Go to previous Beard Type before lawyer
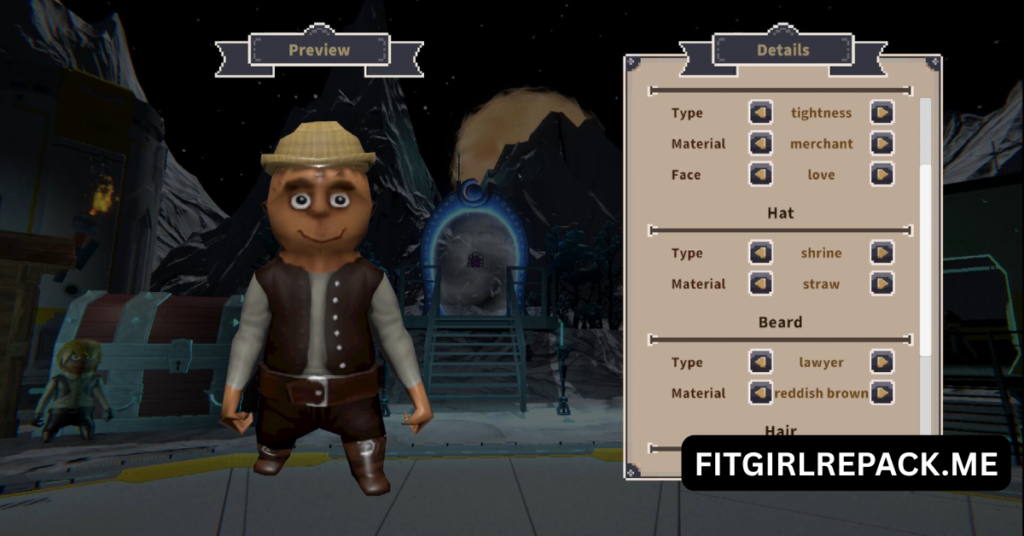This screenshot has height=536, width=1024. (761, 362)
